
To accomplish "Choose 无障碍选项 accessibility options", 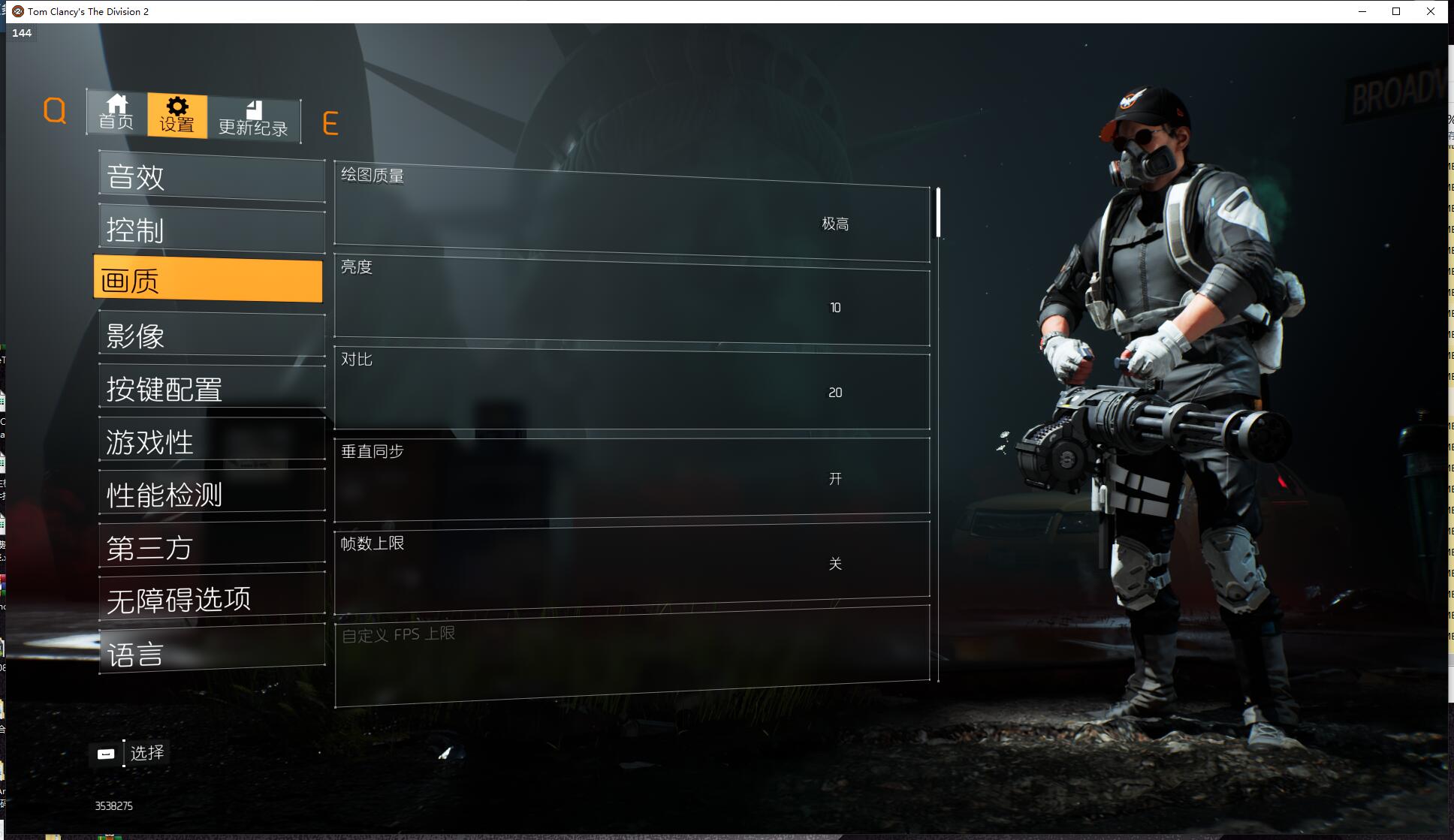I will [212, 600].
